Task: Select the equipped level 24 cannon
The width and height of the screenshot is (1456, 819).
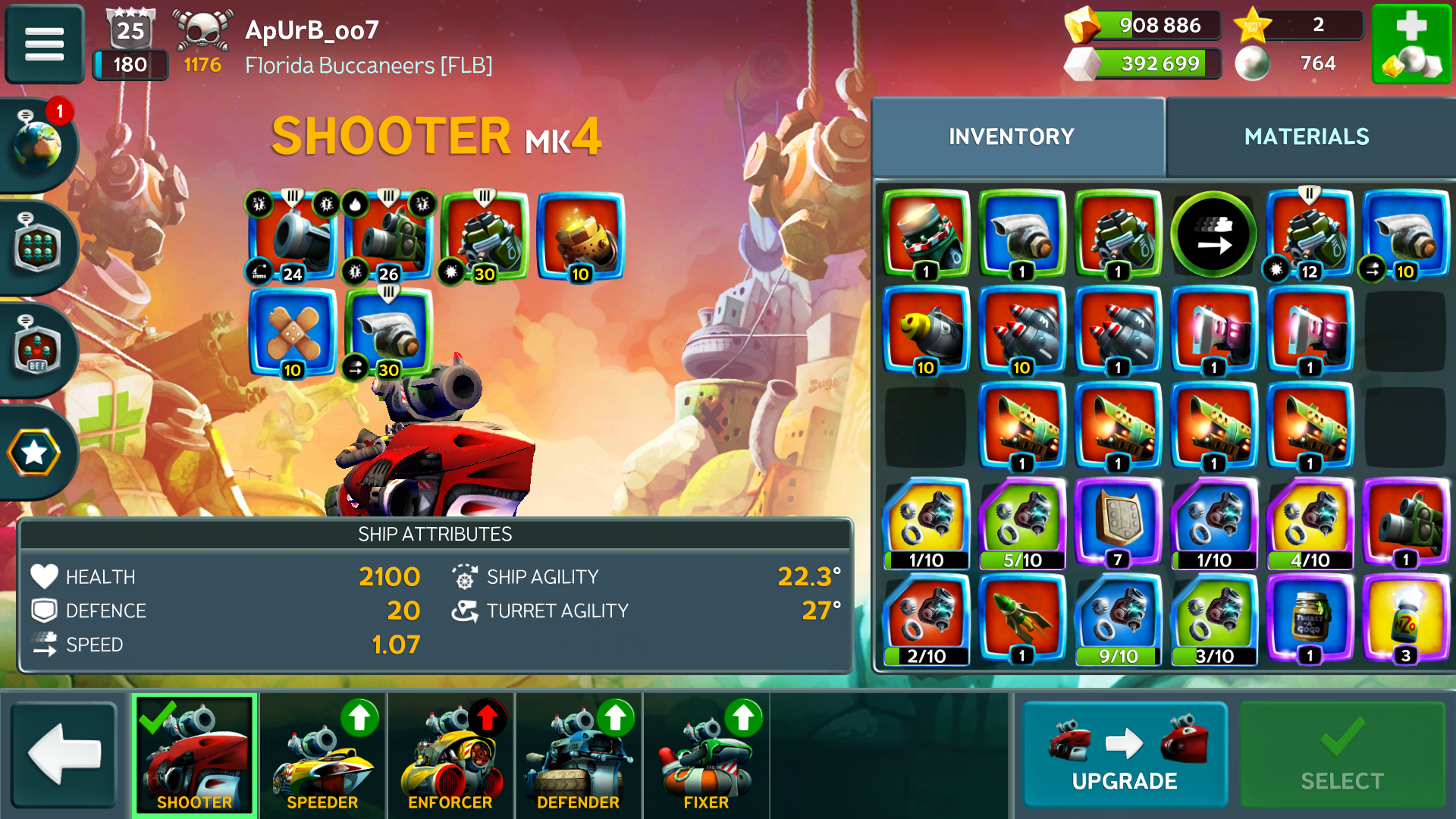Action: pos(293,236)
